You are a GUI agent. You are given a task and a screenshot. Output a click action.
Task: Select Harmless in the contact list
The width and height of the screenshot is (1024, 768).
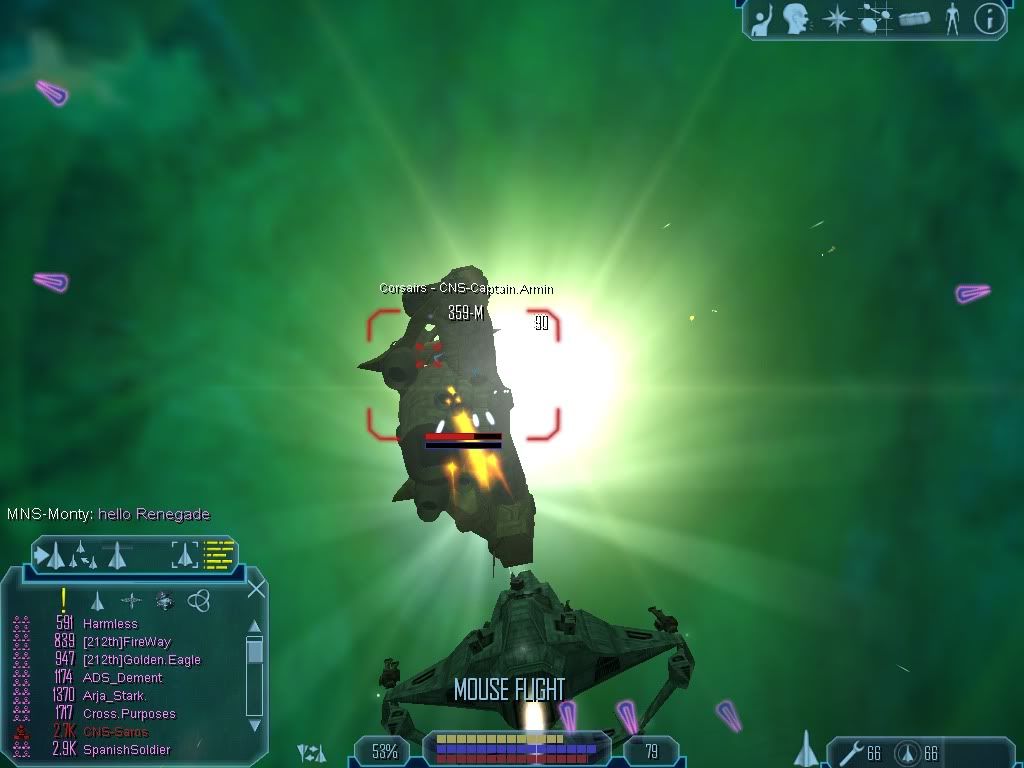coord(110,624)
